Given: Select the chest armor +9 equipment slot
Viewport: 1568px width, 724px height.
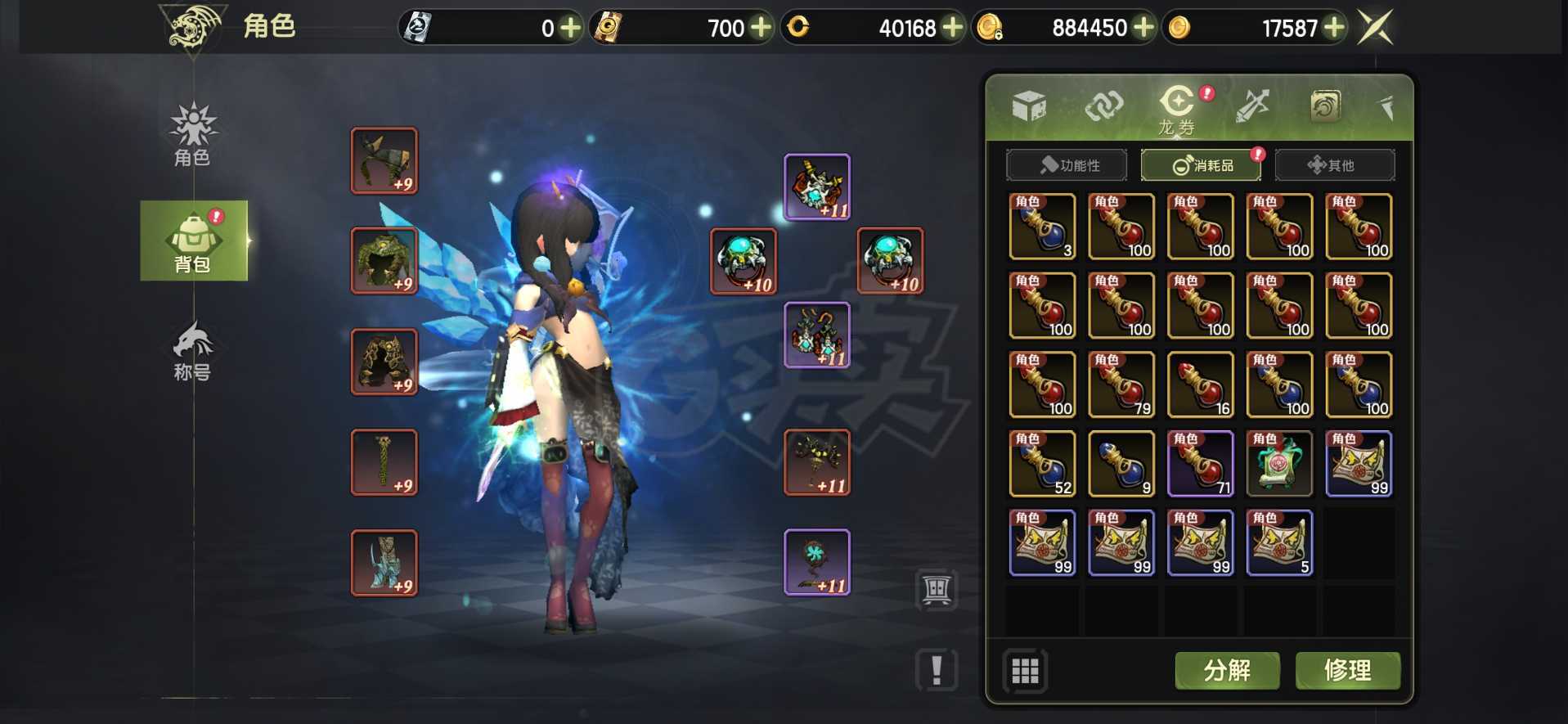Looking at the screenshot, I should tap(384, 260).
